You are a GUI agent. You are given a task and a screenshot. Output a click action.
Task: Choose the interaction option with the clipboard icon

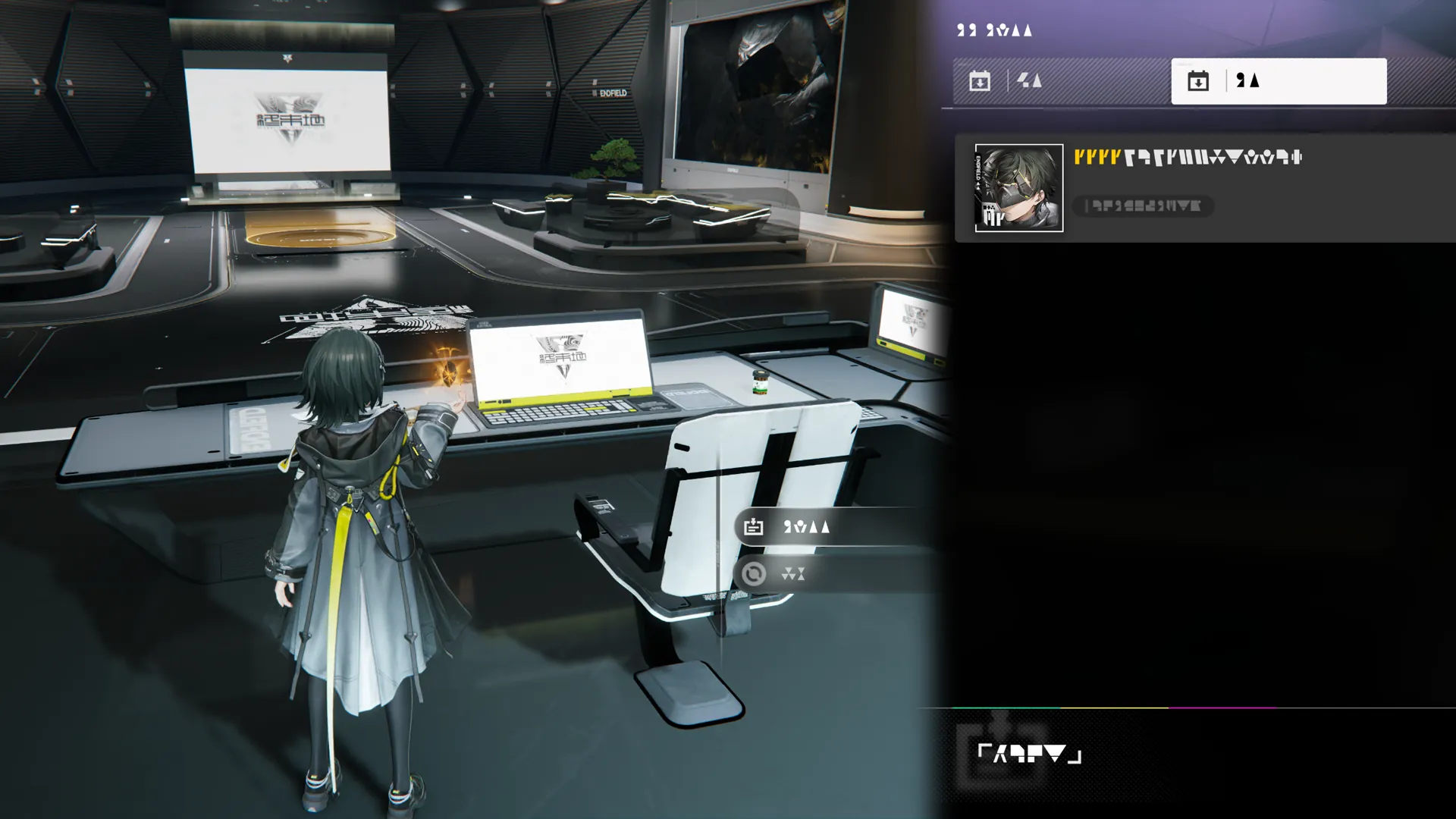827,527
